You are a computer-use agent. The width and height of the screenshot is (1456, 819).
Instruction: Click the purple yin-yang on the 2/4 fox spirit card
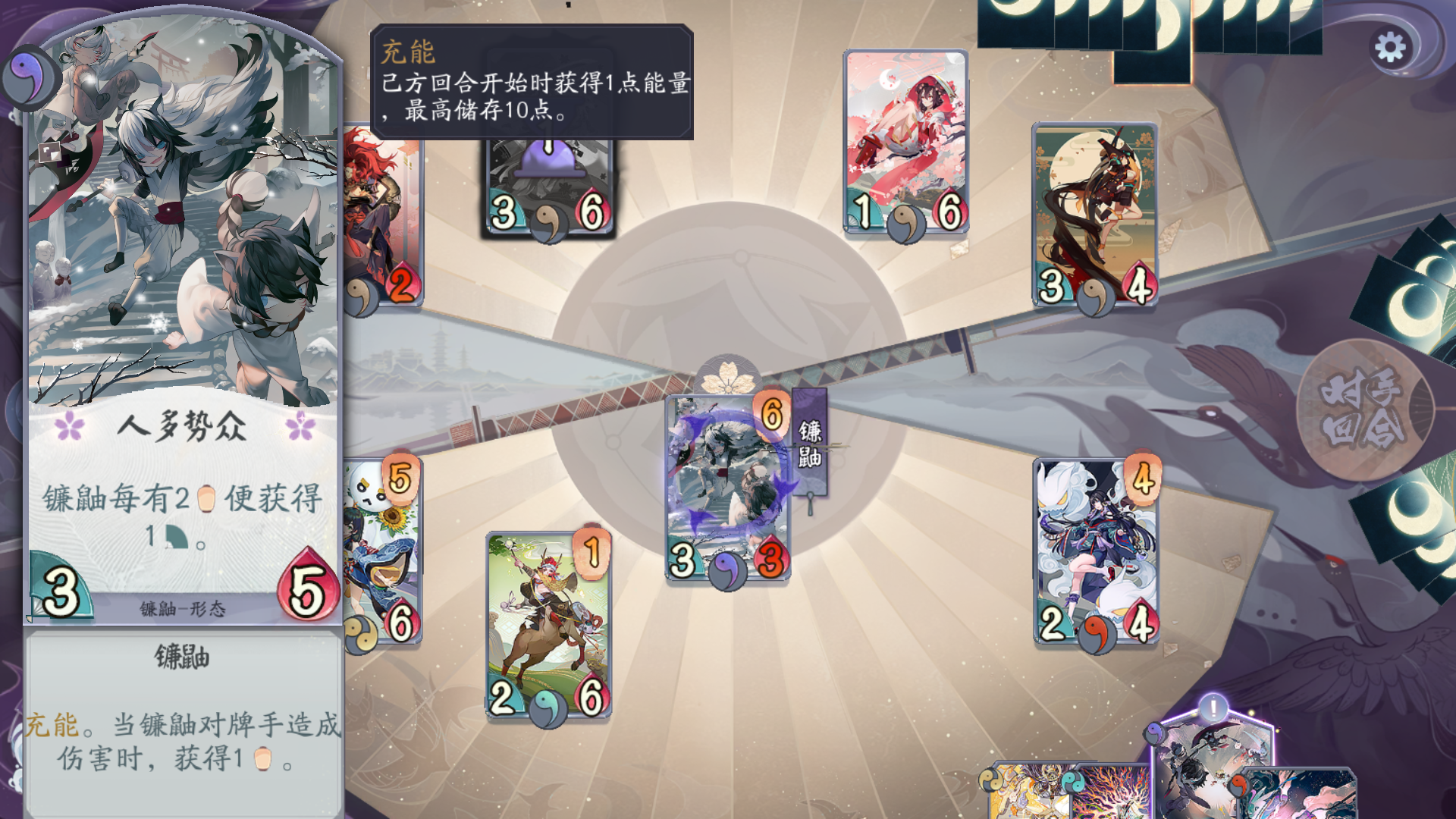1100,632
